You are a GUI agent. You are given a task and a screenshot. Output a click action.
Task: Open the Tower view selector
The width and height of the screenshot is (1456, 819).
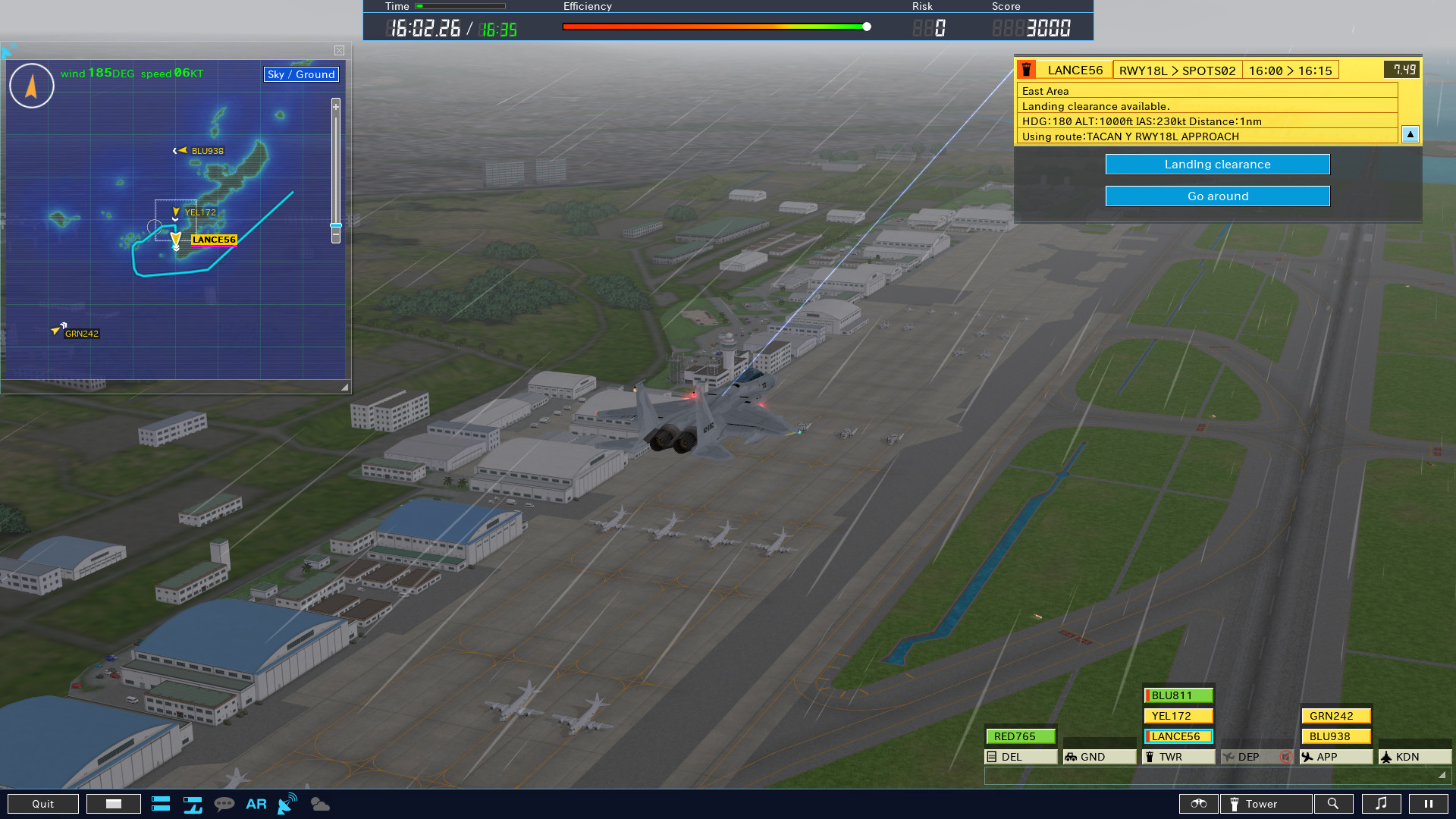[x=1266, y=804]
